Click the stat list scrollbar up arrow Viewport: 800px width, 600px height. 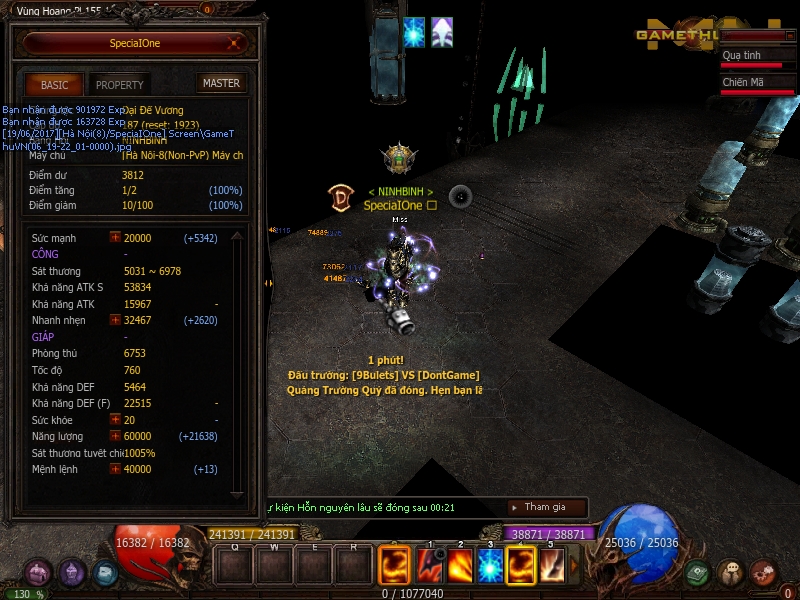point(237,237)
